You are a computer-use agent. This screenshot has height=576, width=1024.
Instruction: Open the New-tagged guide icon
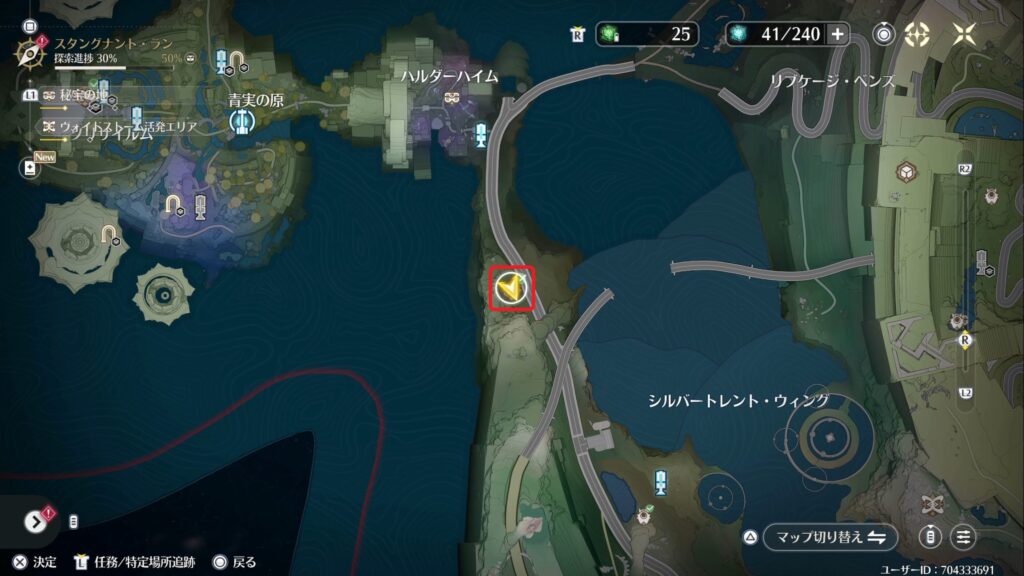click(x=28, y=169)
